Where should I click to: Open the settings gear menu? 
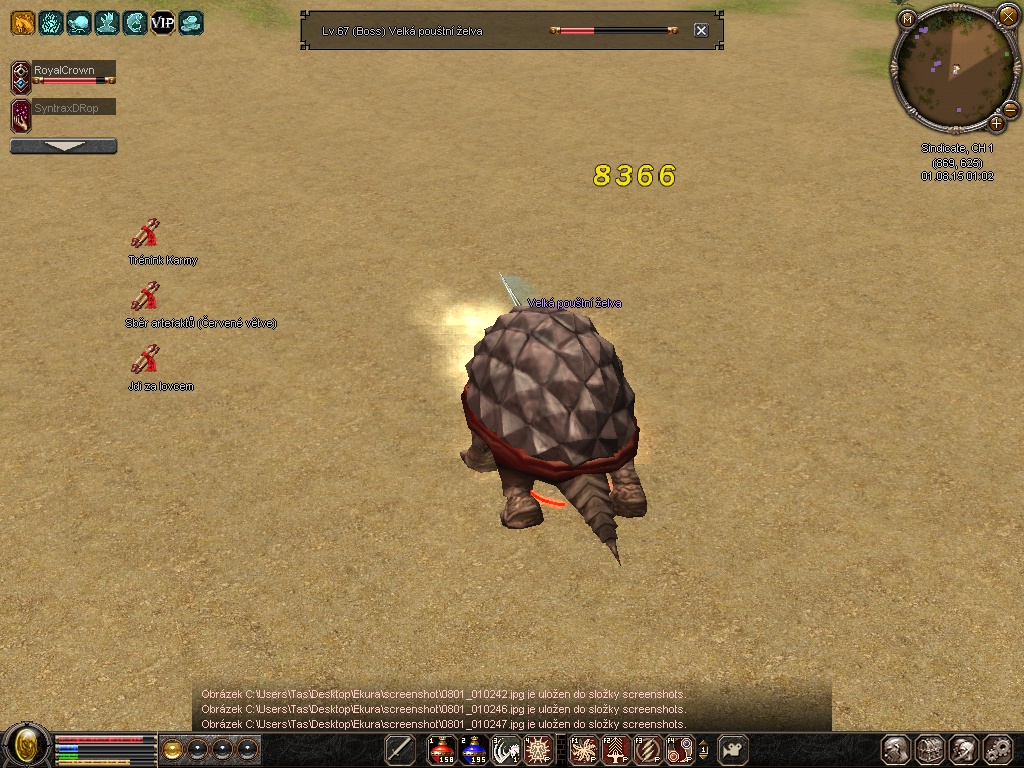[x=998, y=749]
